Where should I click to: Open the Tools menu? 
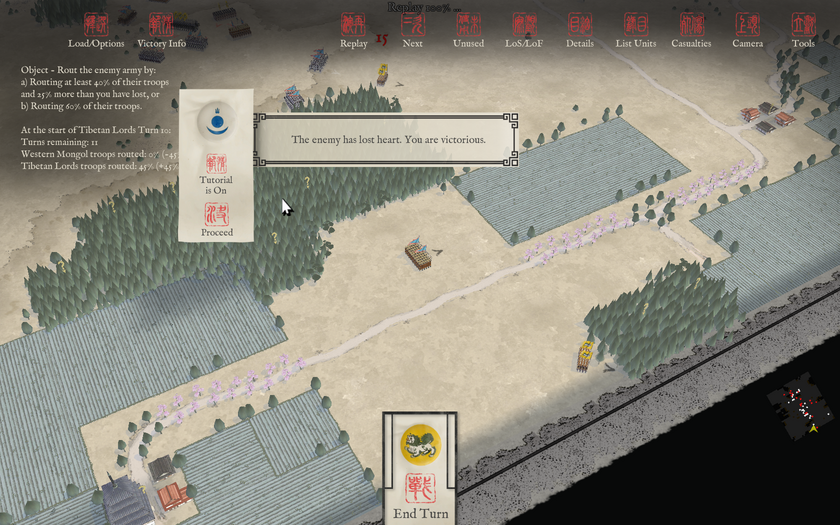(803, 30)
